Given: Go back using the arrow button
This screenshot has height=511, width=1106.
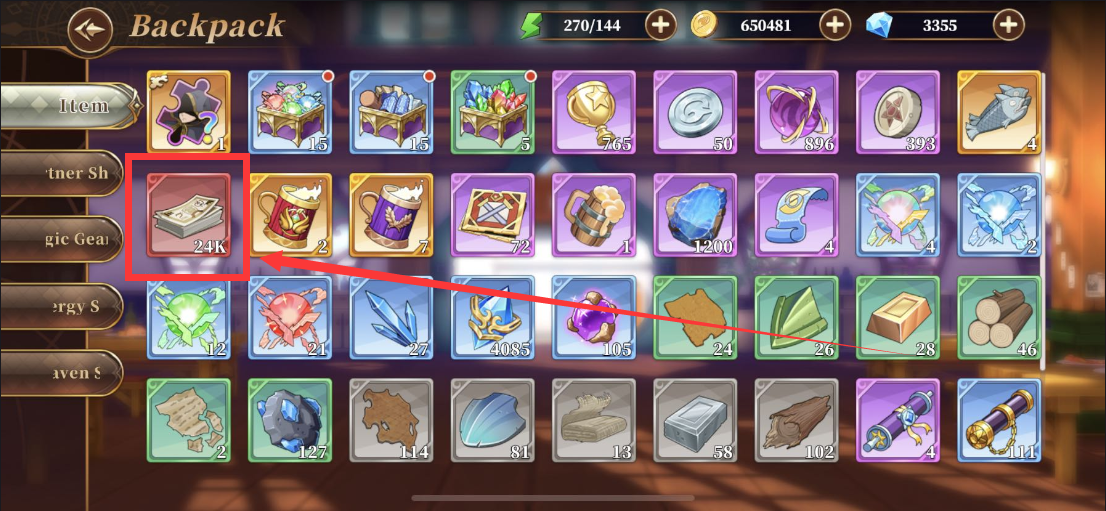Looking at the screenshot, I should (x=90, y=28).
